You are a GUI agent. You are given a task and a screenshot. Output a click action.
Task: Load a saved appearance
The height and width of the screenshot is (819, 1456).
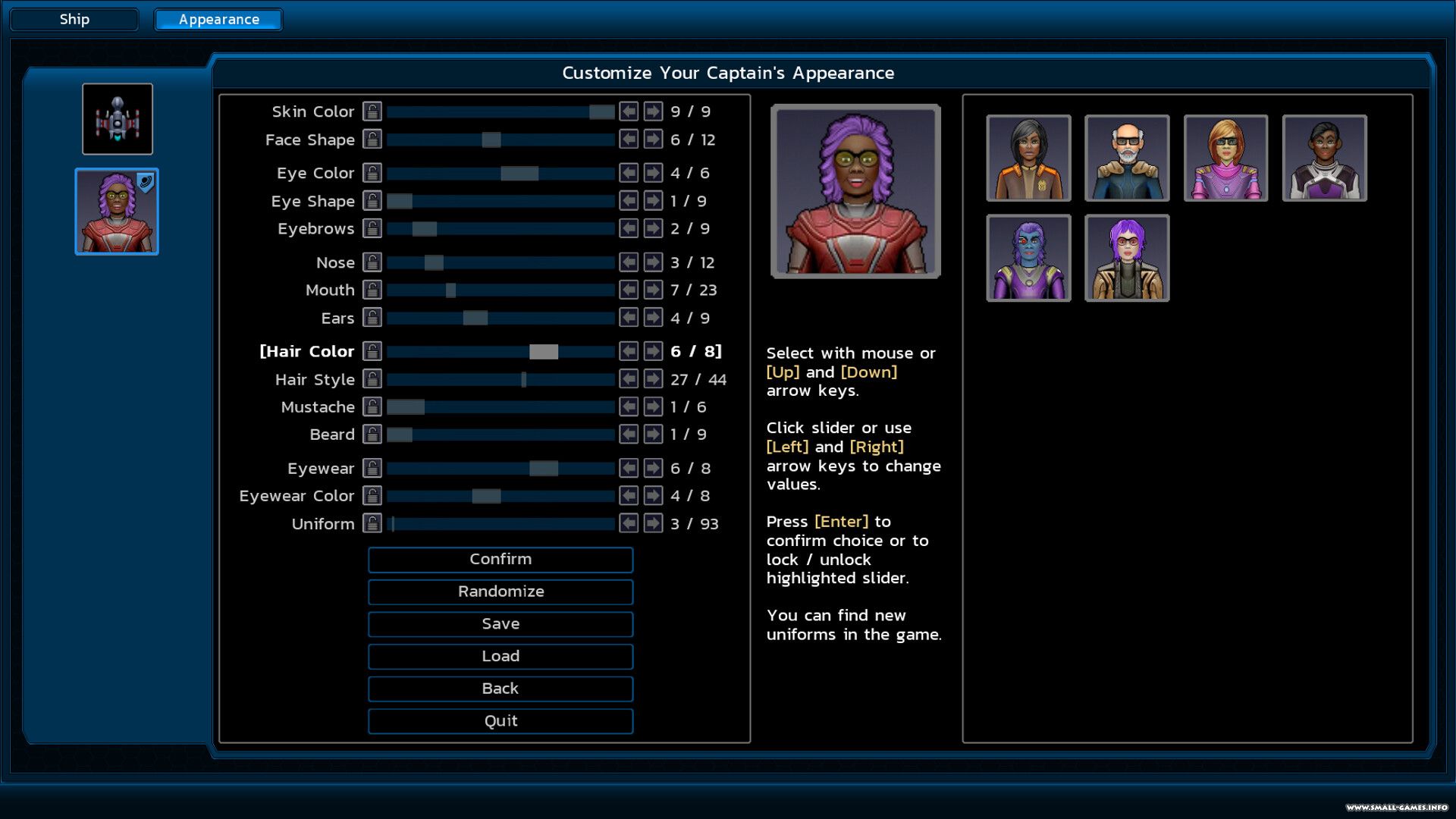(500, 657)
